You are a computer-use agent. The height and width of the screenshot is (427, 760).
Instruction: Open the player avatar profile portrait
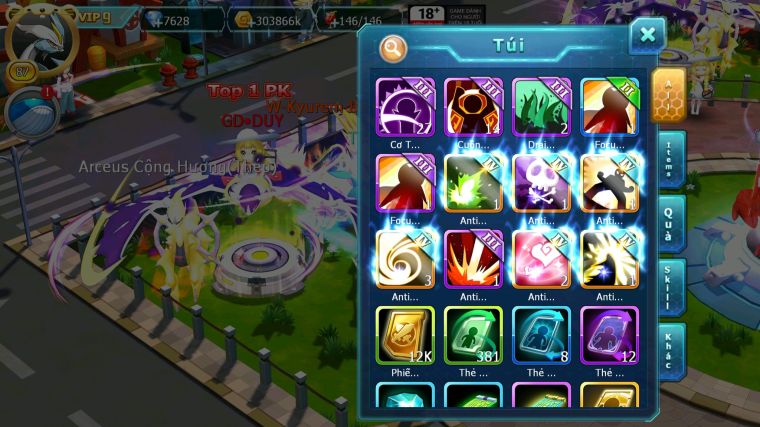click(x=36, y=40)
